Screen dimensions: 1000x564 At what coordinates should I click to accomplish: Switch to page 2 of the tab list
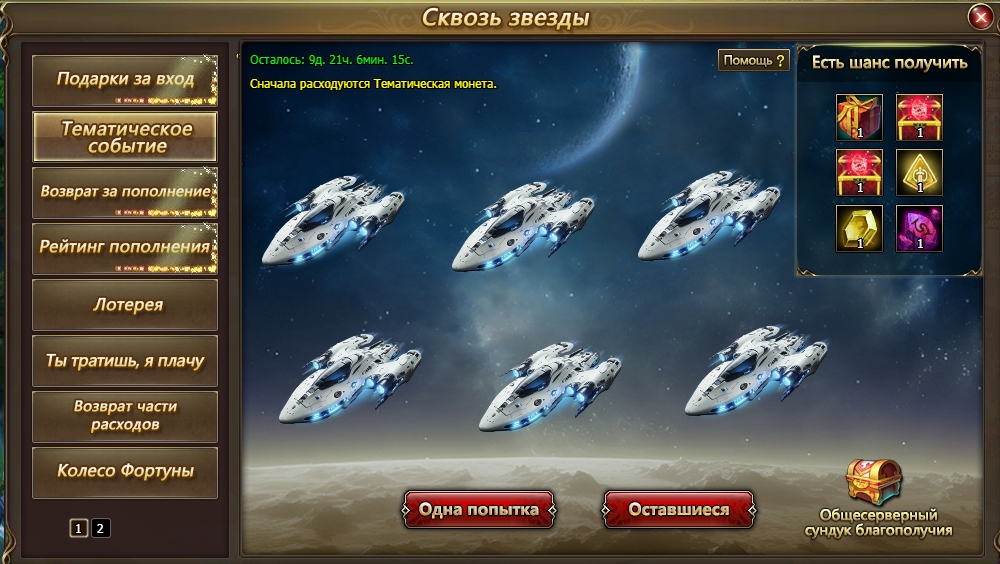[101, 528]
